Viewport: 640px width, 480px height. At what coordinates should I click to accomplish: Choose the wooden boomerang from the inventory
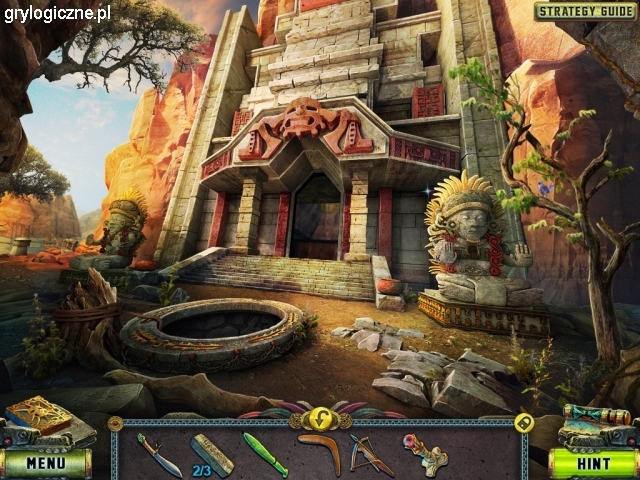click(x=320, y=452)
